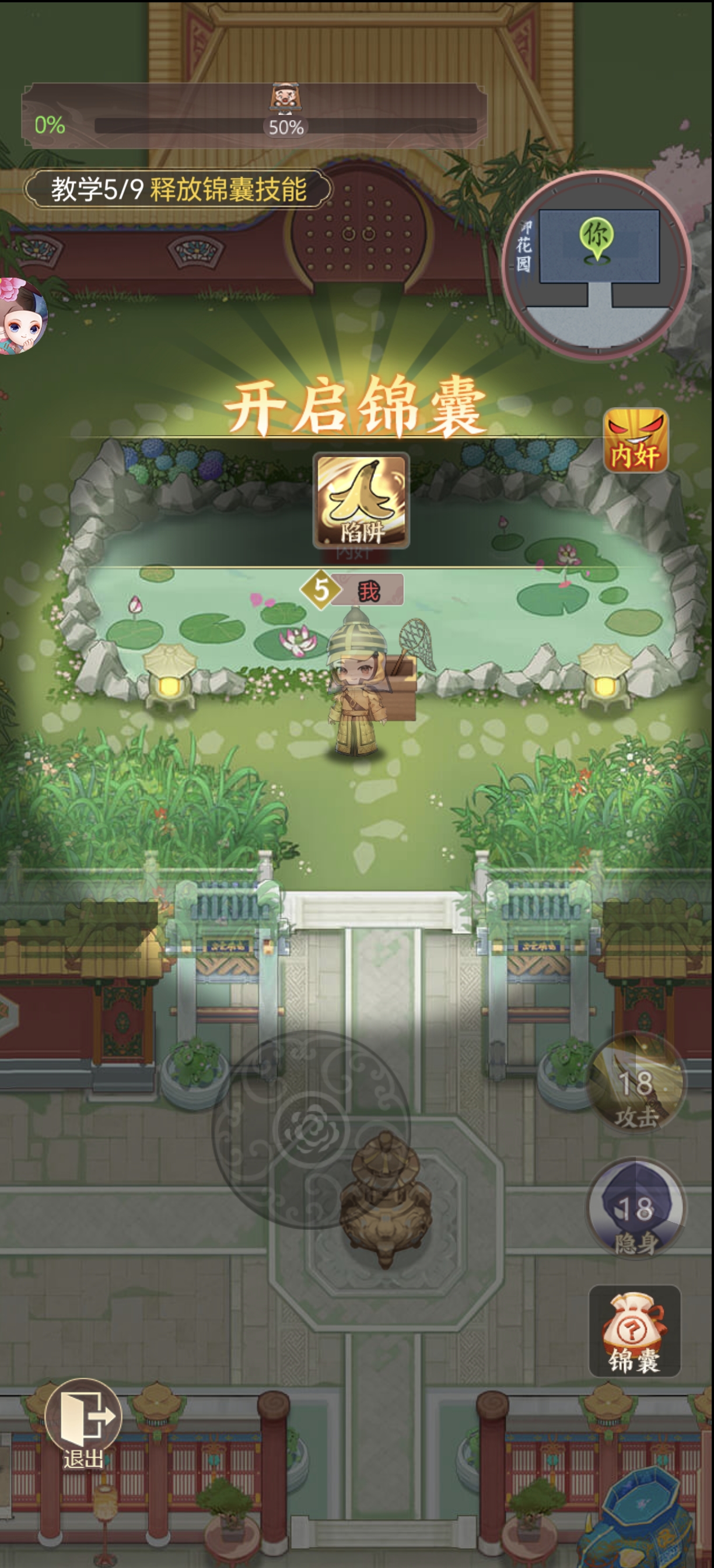Click the 内奸 red mask role badge
This screenshot has width=714, height=1568.
[635, 440]
